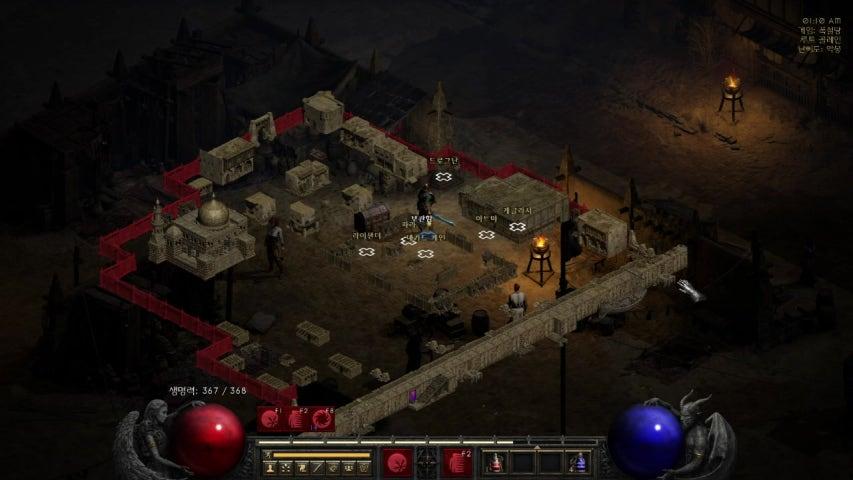This screenshot has width=853, height=480.
Task: Click the 아트마 marker on the automap
Action: pos(487,235)
